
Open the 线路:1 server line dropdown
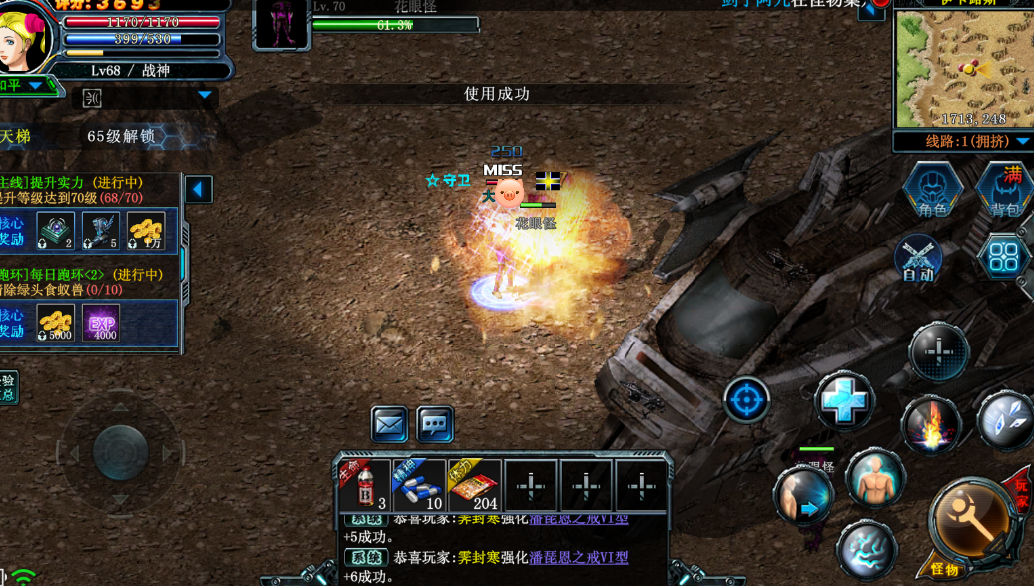pyautogui.click(x=963, y=142)
